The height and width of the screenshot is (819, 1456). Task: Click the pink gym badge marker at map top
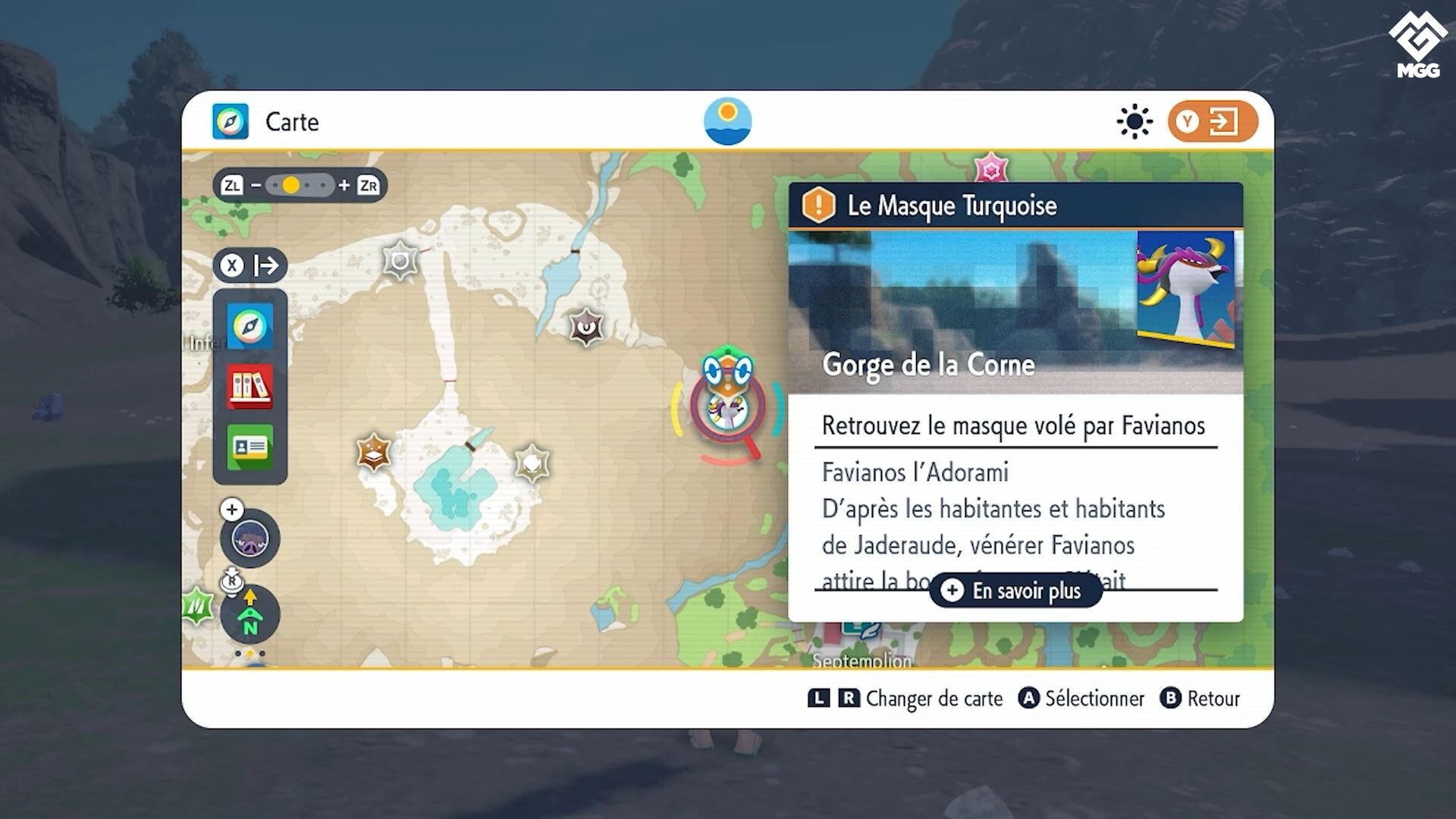[992, 168]
